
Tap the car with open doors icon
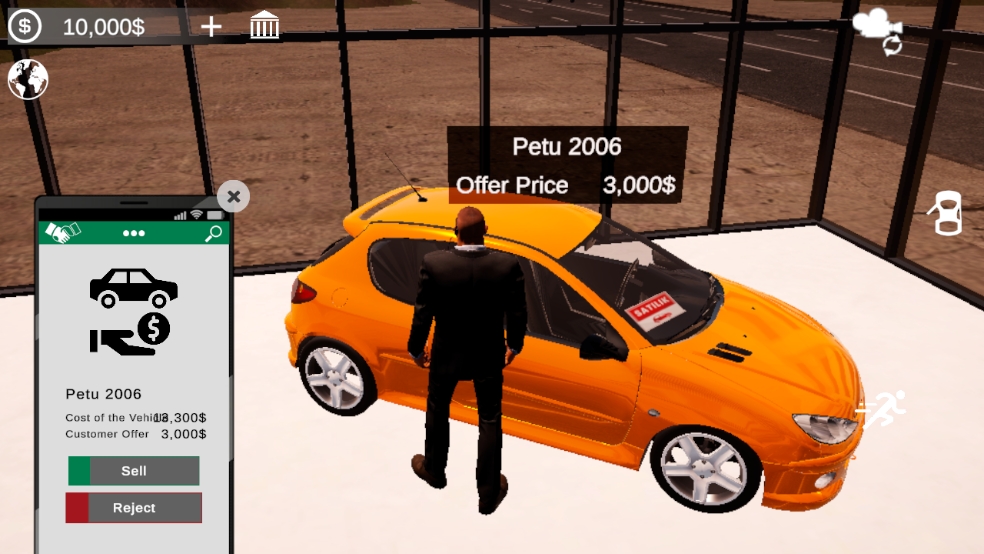click(946, 213)
